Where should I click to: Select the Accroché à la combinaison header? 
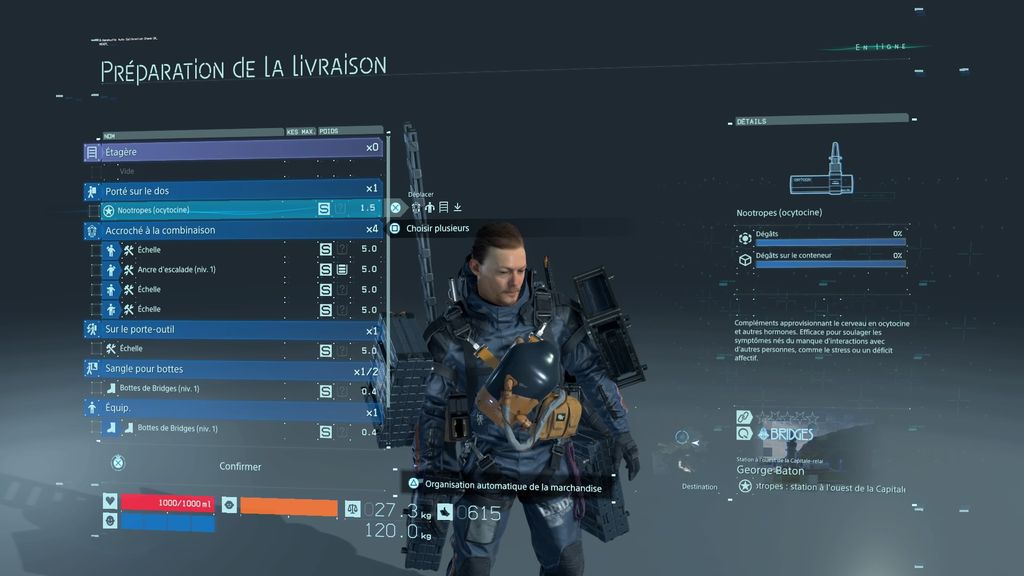232,230
